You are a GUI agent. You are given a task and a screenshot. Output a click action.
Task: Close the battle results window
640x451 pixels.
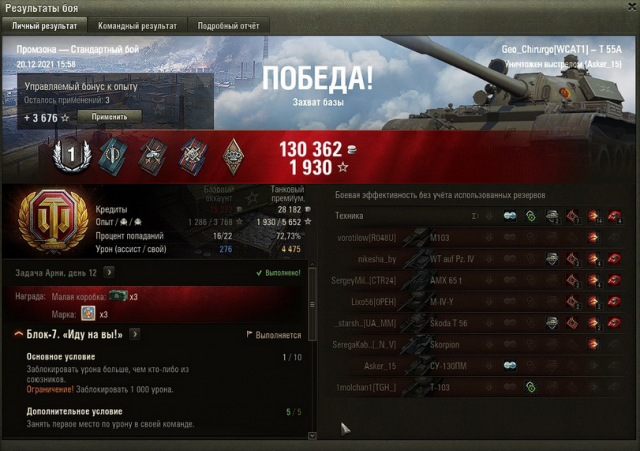click(630, 8)
